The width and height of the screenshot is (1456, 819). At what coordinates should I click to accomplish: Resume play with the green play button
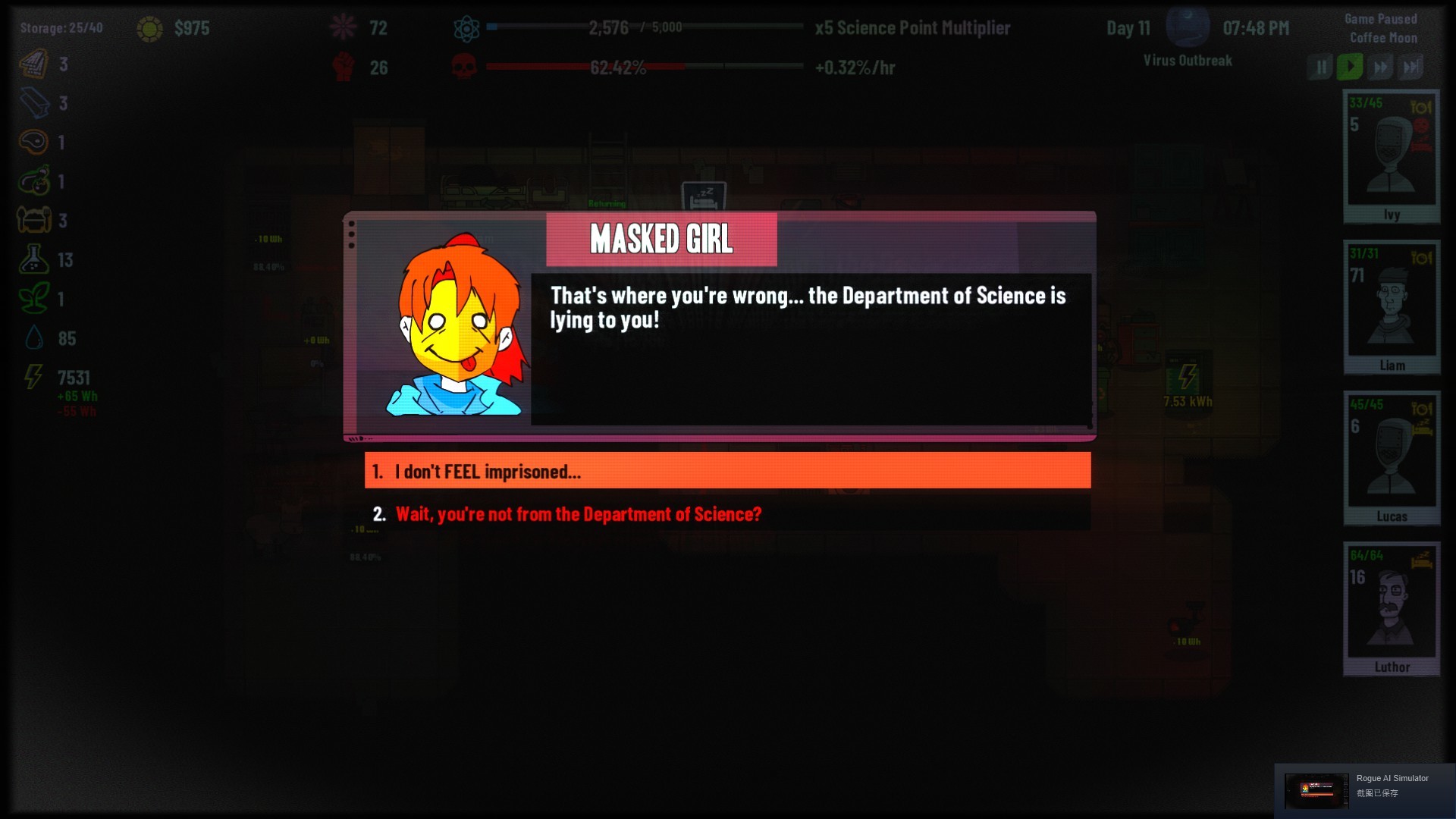click(1350, 66)
